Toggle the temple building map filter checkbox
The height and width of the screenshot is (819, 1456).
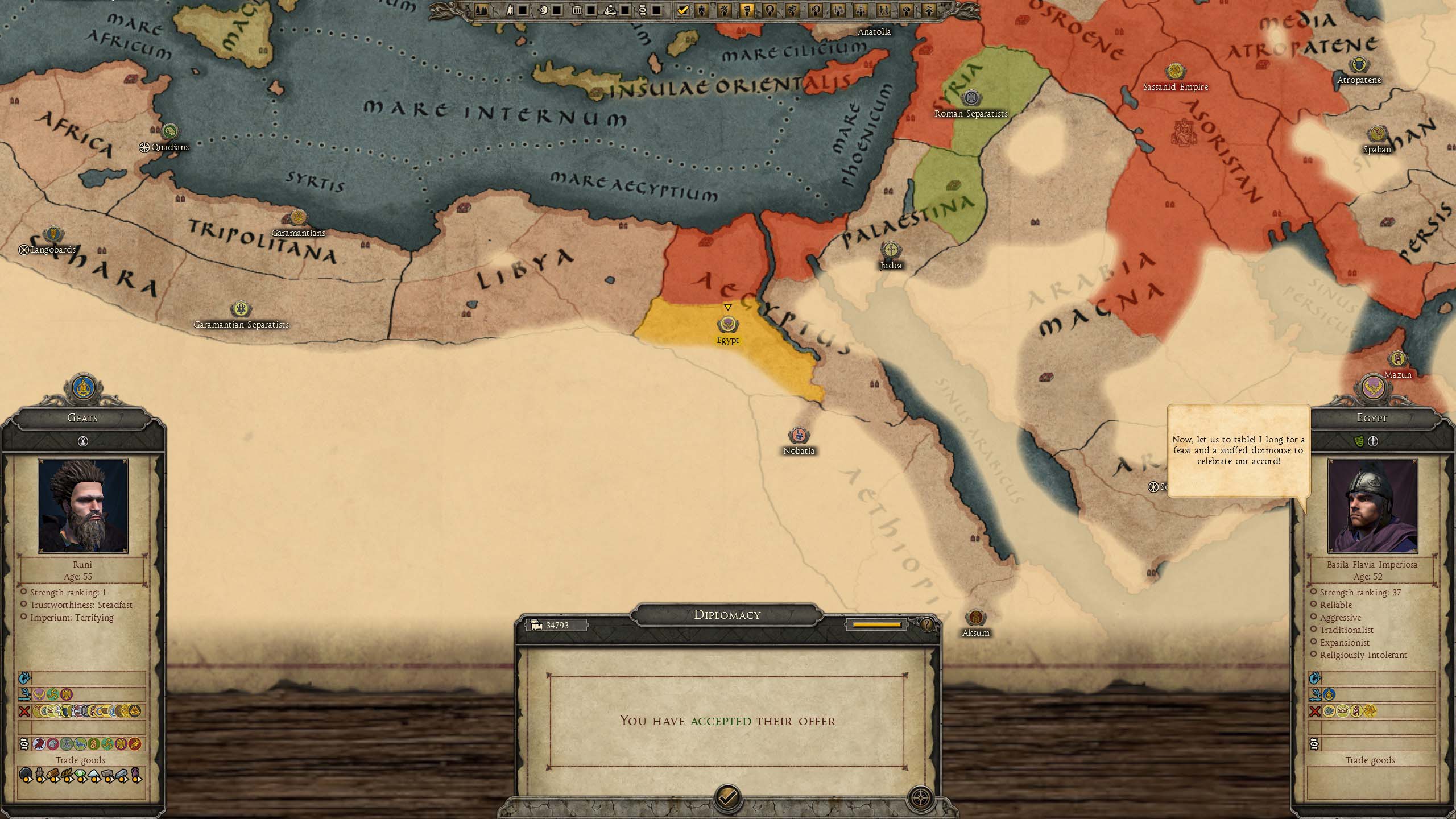click(x=591, y=10)
